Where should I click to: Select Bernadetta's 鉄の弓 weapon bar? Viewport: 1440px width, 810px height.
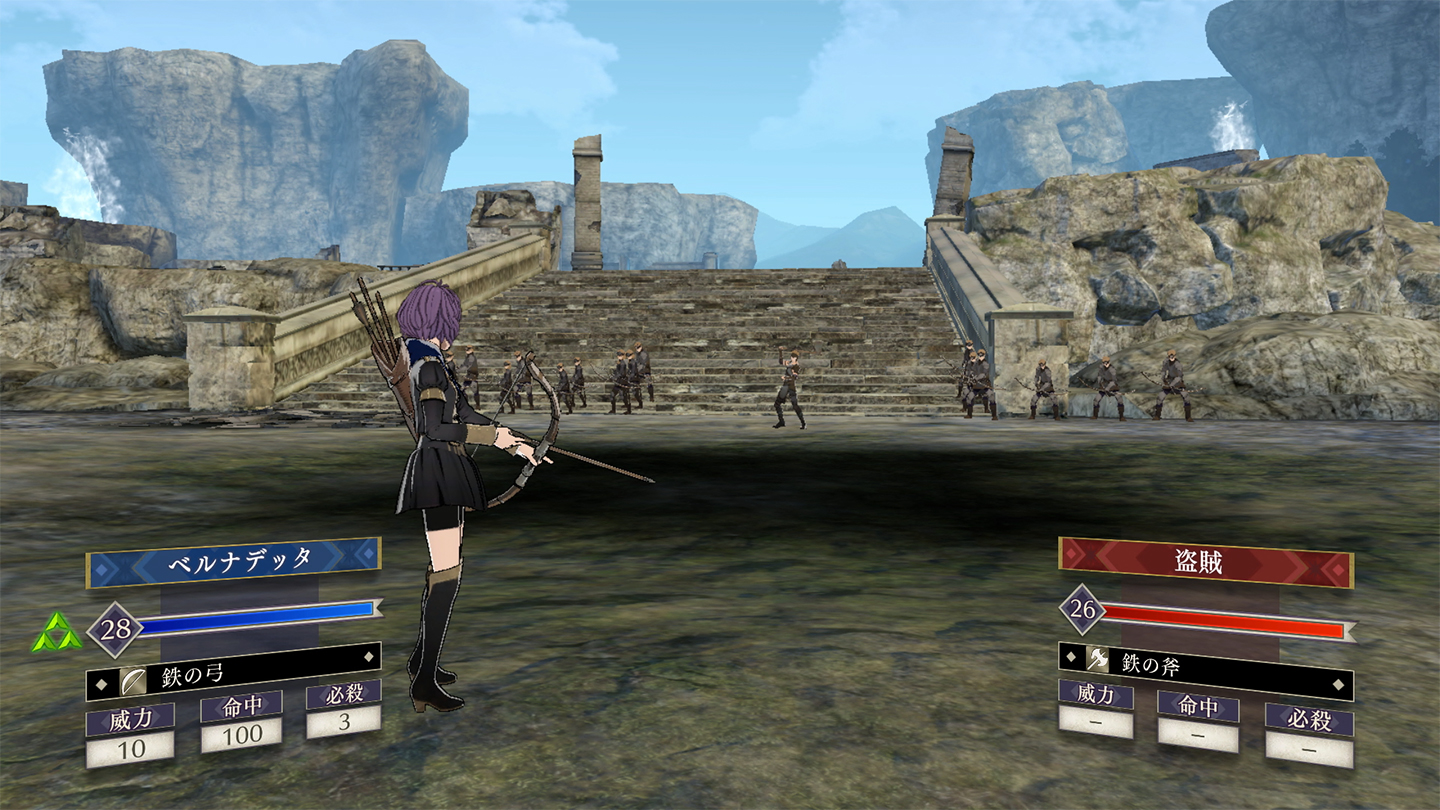(x=233, y=677)
